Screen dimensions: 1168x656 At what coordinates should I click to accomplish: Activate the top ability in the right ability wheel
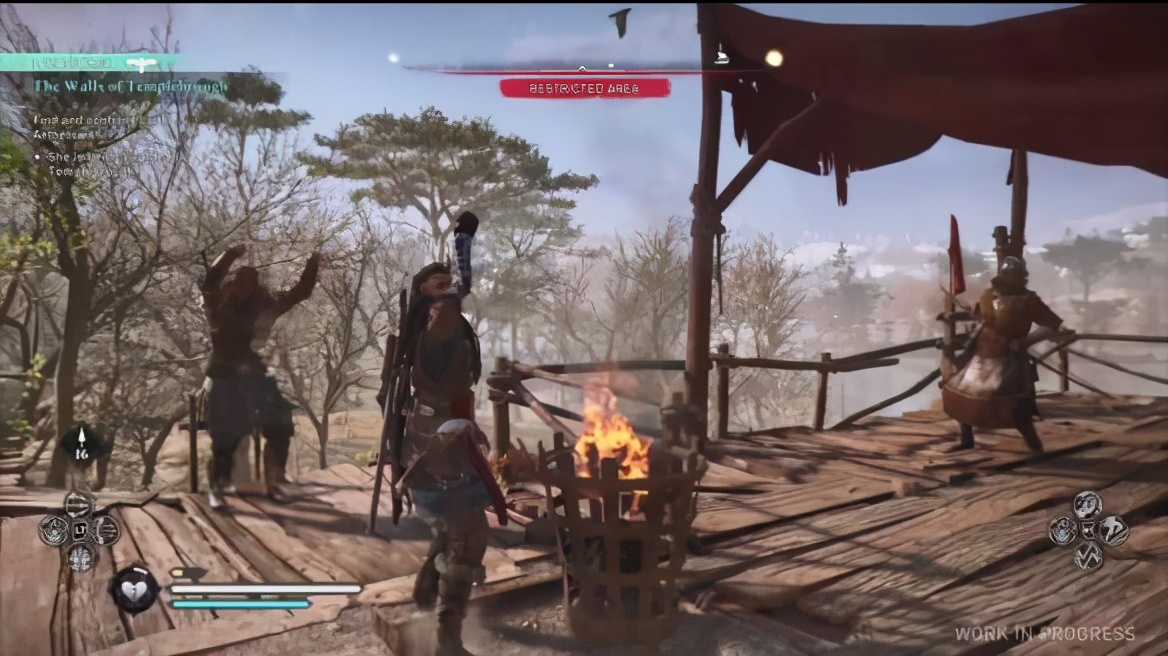[x=1088, y=504]
